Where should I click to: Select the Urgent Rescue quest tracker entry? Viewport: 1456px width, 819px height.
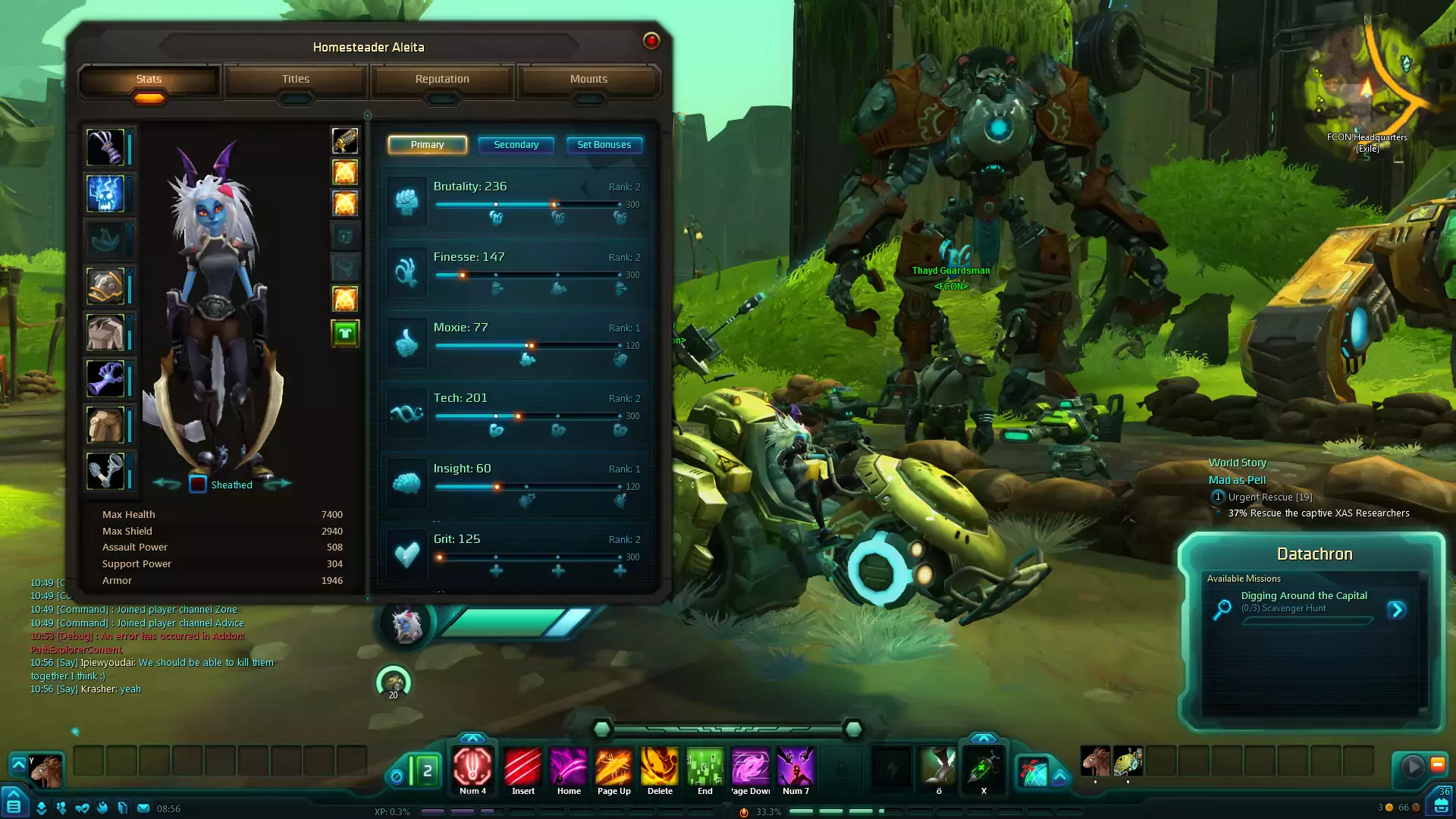(1269, 497)
